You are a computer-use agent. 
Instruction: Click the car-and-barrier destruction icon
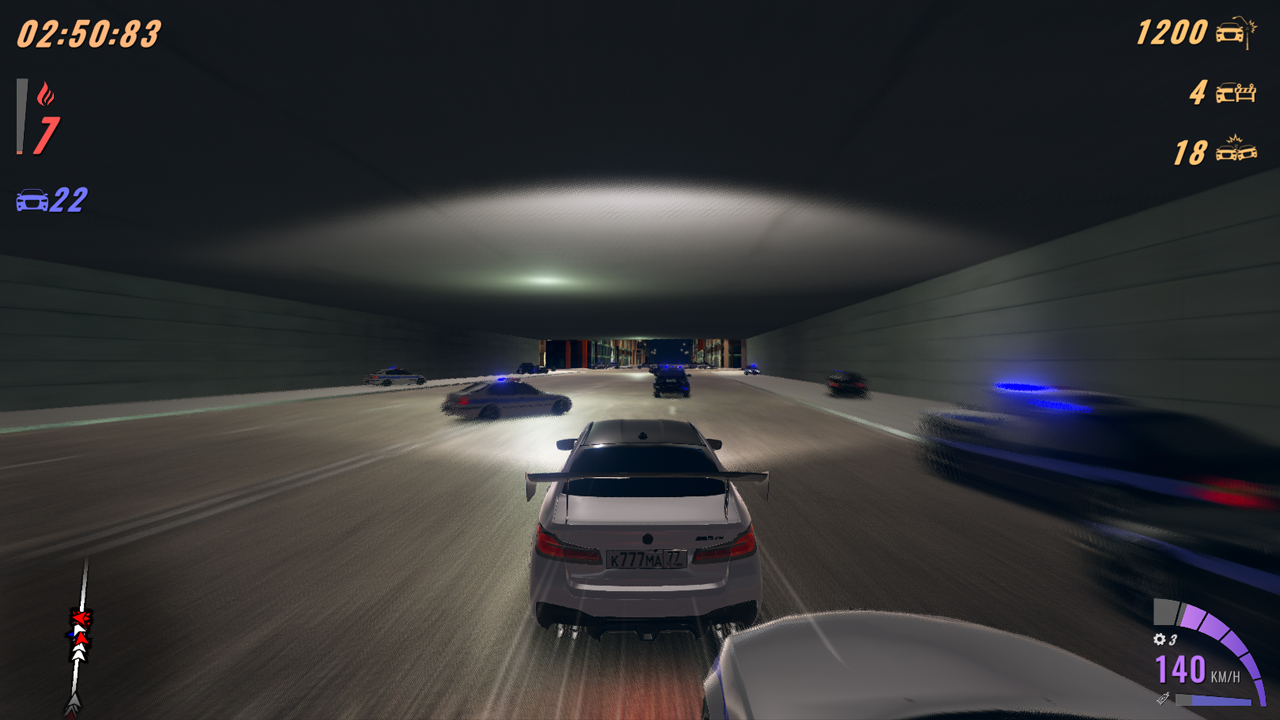[1236, 92]
